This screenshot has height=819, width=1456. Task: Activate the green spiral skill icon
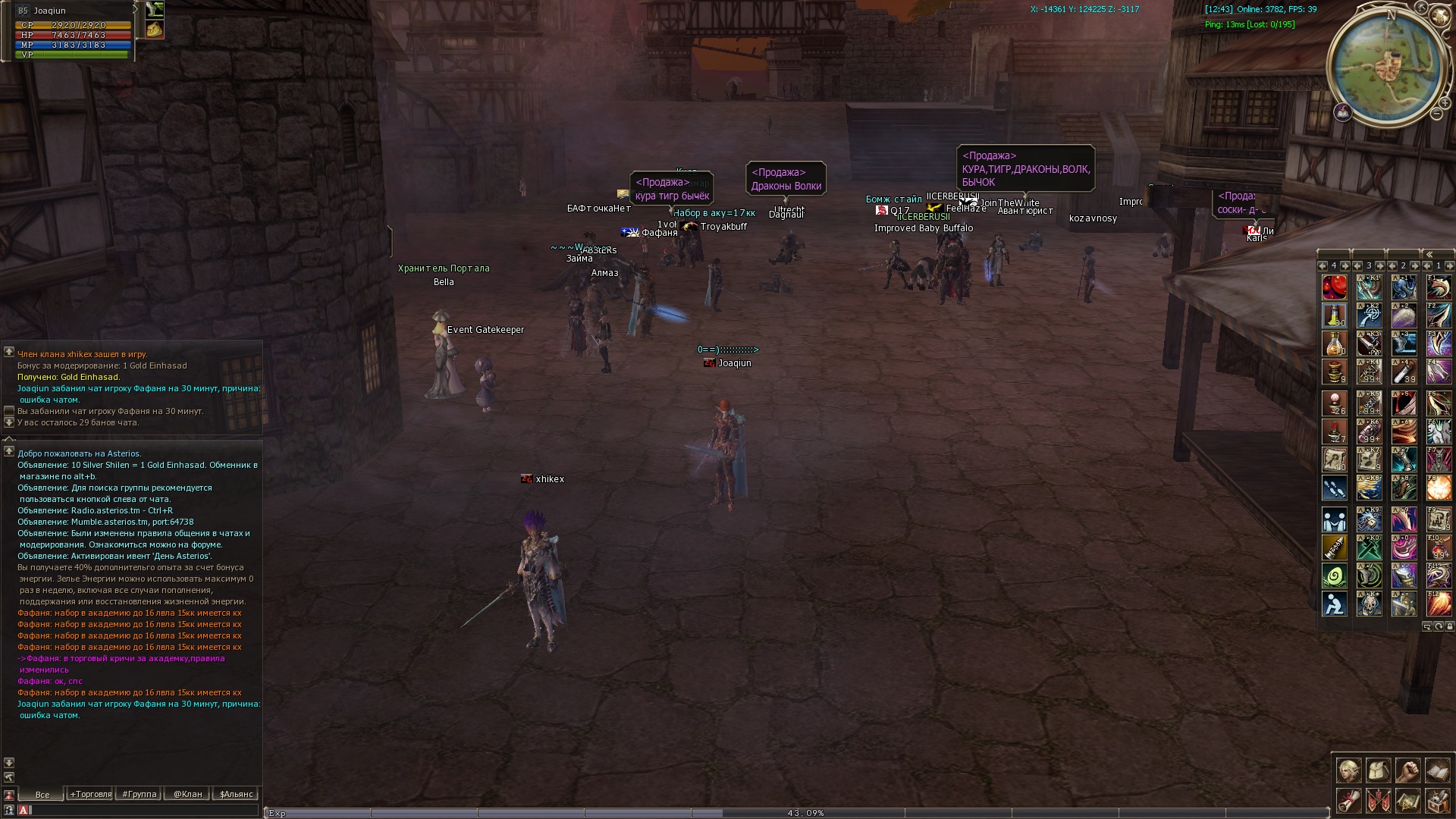click(1335, 576)
